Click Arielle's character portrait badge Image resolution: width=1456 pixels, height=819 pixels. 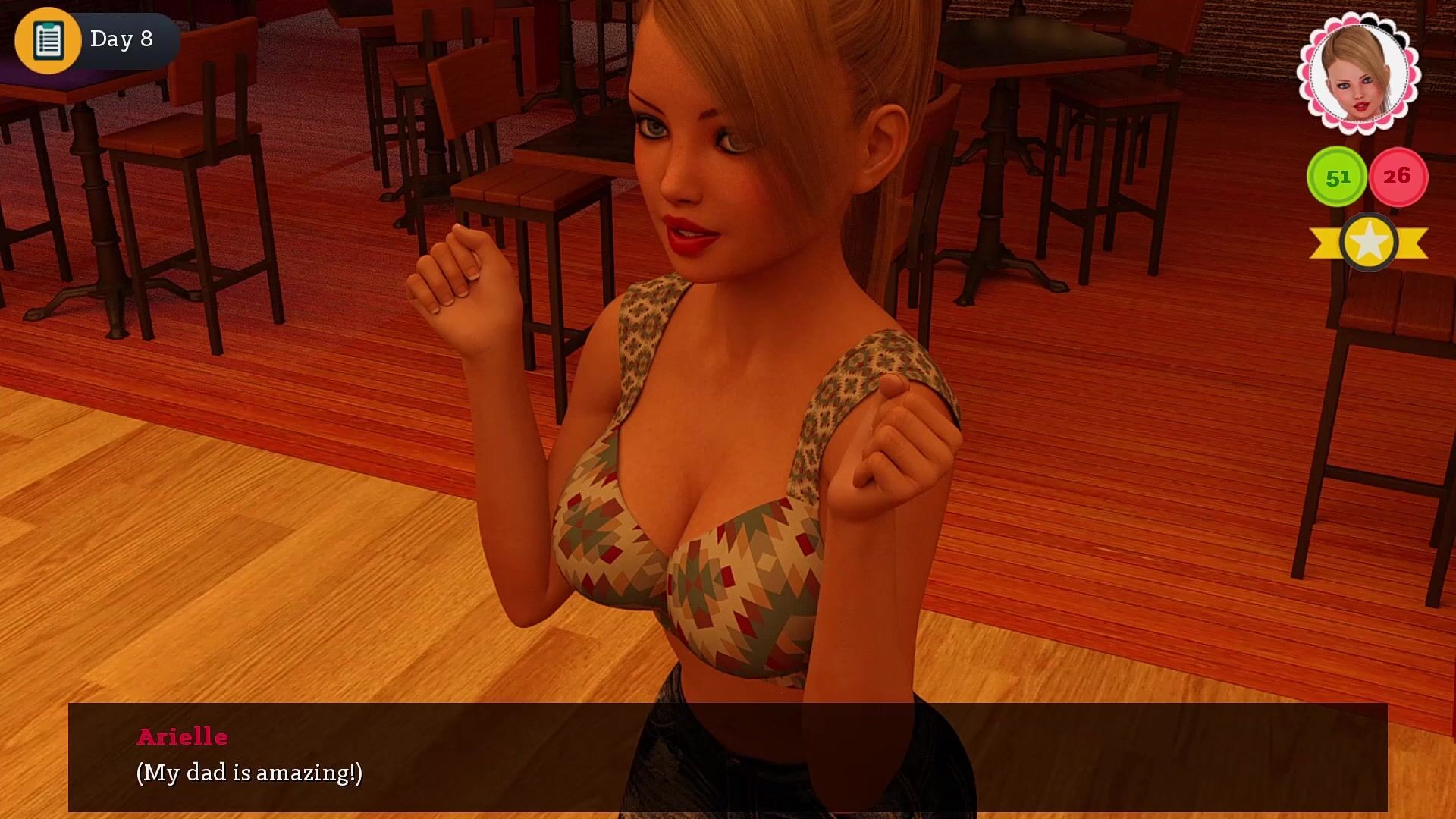click(1358, 74)
